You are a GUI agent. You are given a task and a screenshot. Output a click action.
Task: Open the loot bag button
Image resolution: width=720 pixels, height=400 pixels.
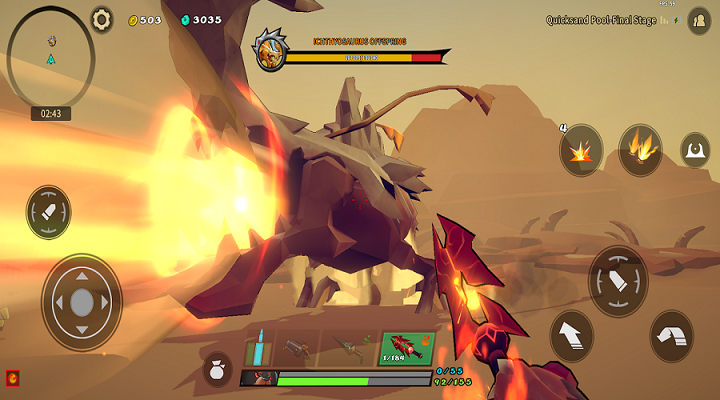217,371
